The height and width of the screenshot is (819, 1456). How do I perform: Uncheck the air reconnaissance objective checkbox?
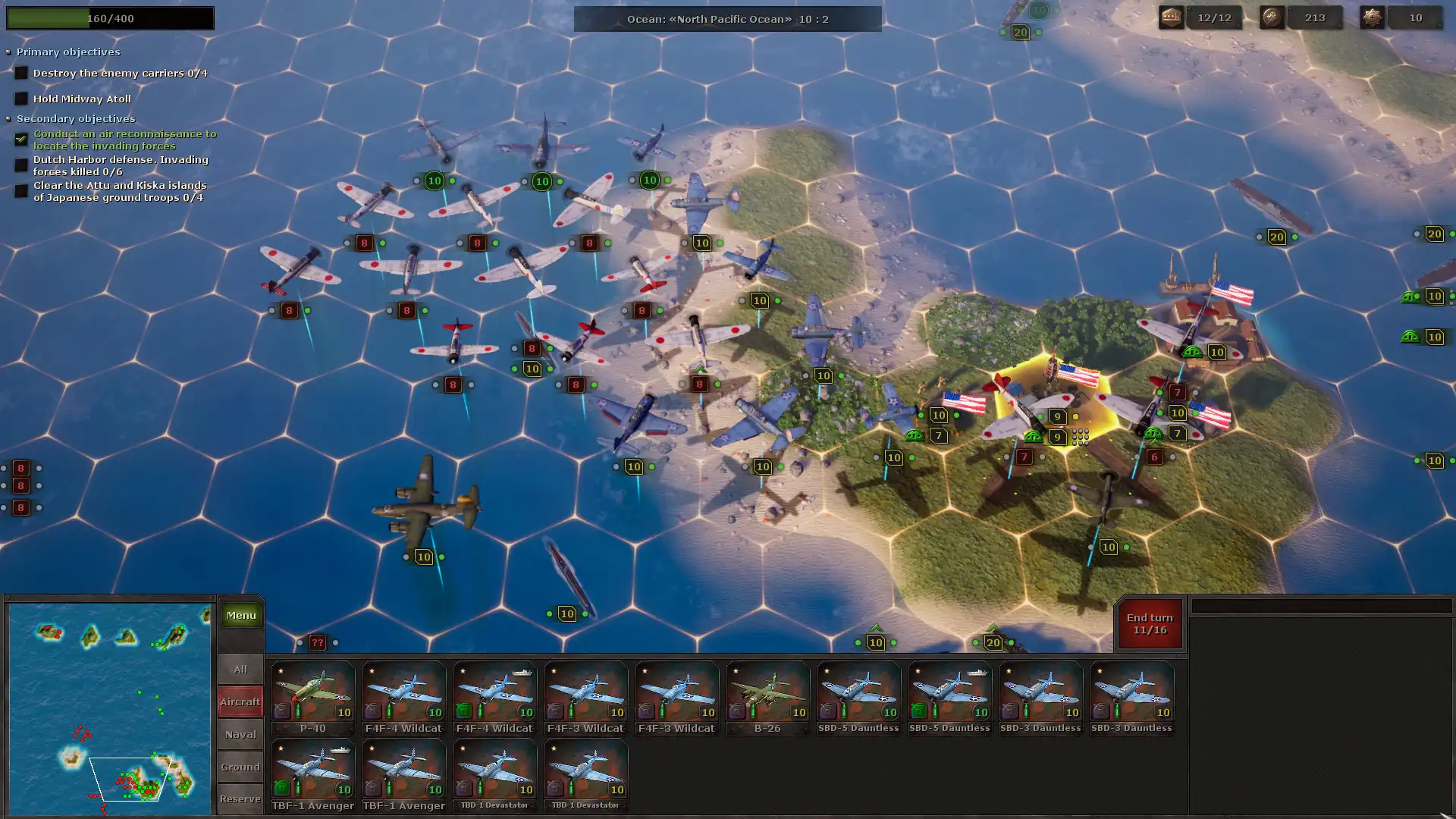20,140
